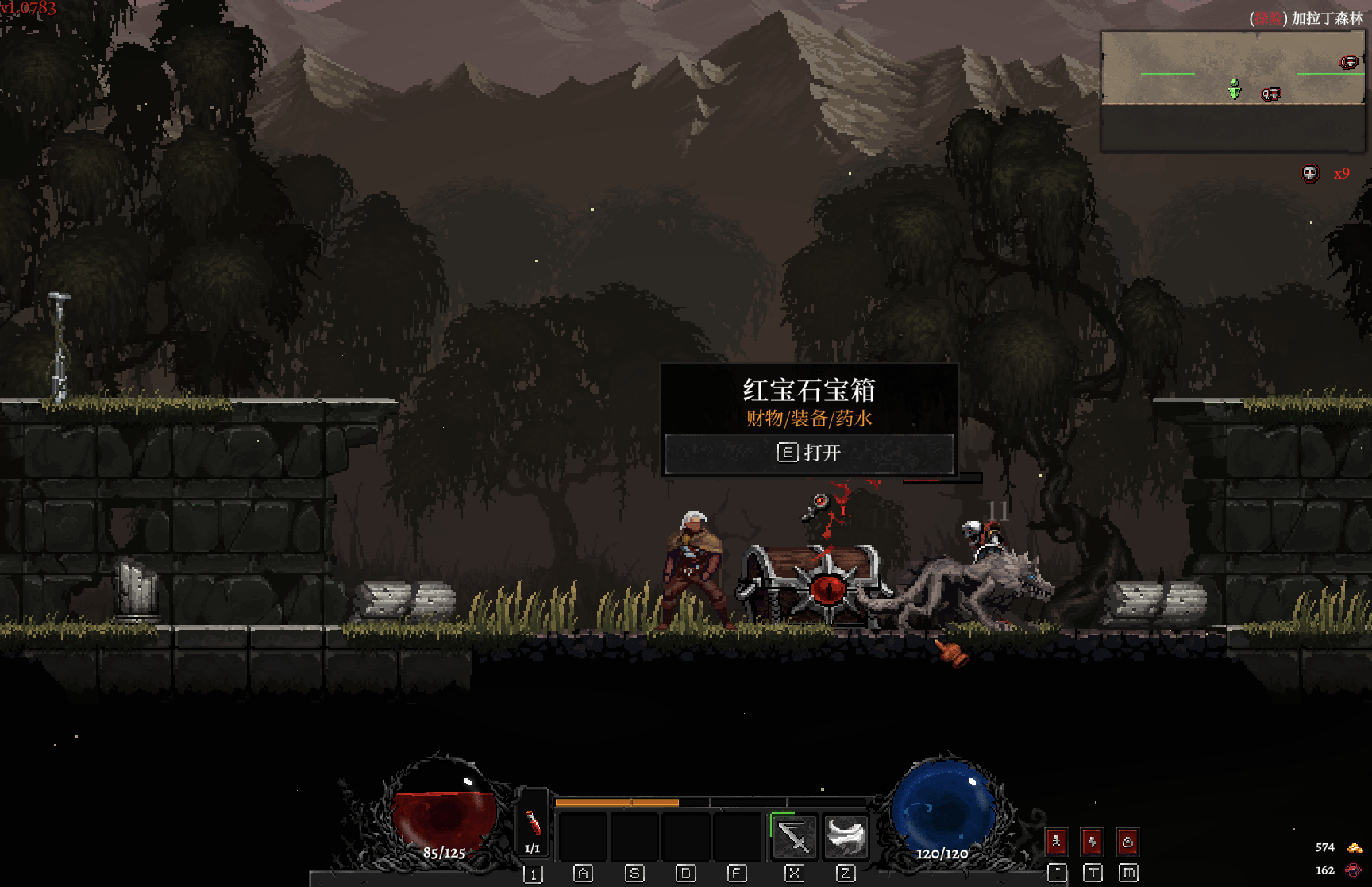
Task: Open the lightning bolt talent icon
Action: pos(1092,842)
